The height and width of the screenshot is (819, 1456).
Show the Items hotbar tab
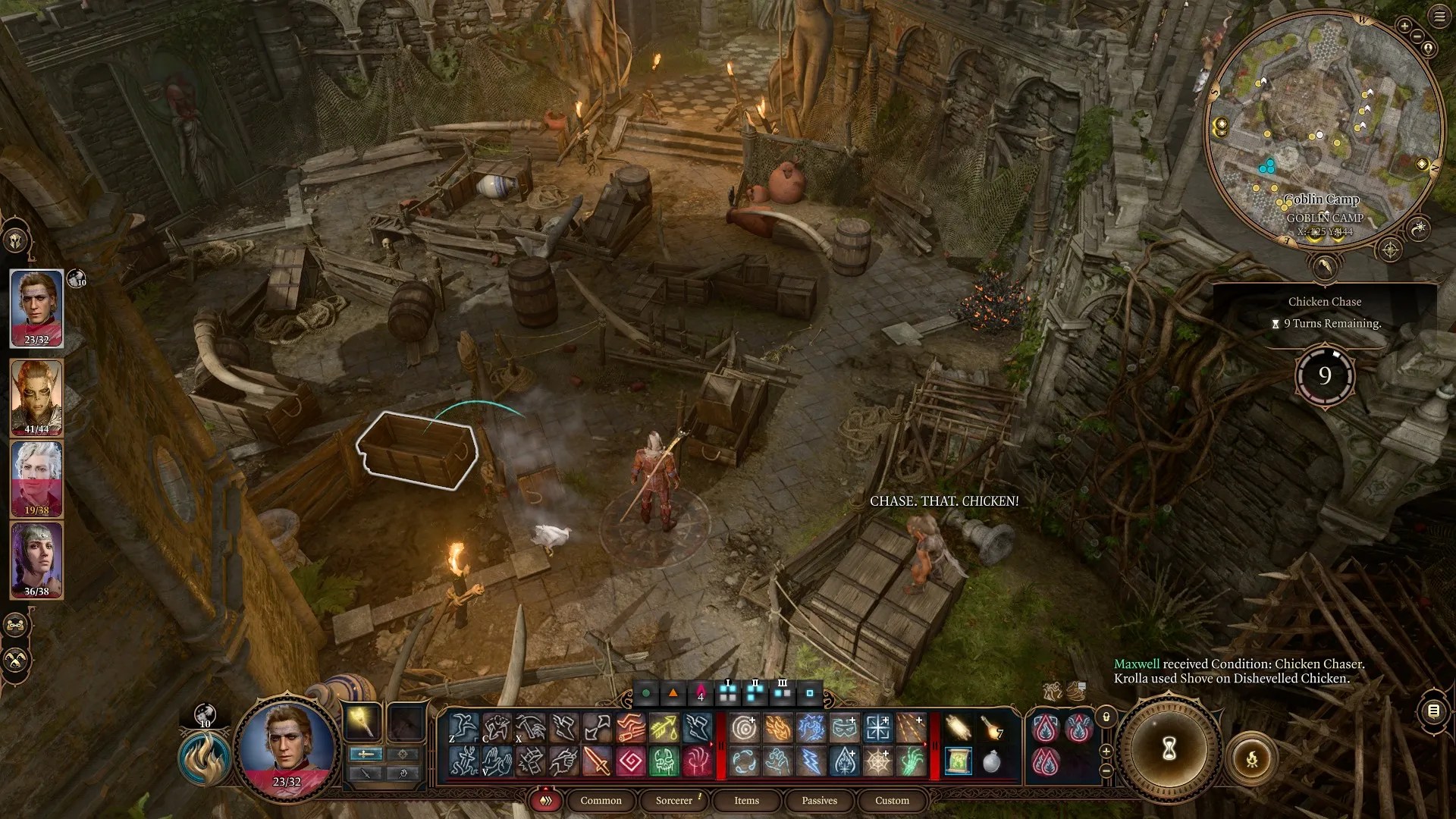(746, 800)
